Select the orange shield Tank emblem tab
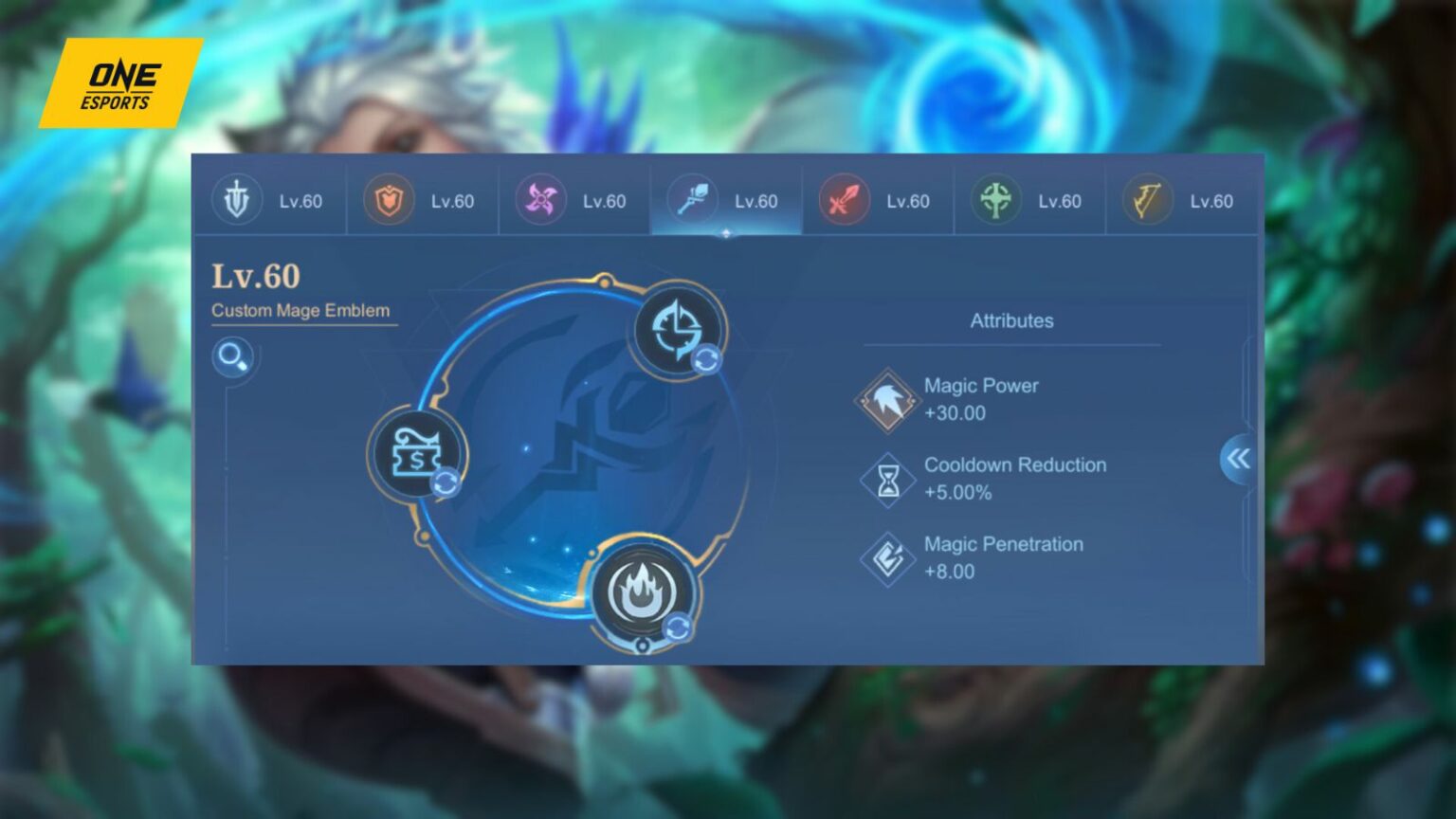This screenshot has width=1456, height=819. coord(389,201)
